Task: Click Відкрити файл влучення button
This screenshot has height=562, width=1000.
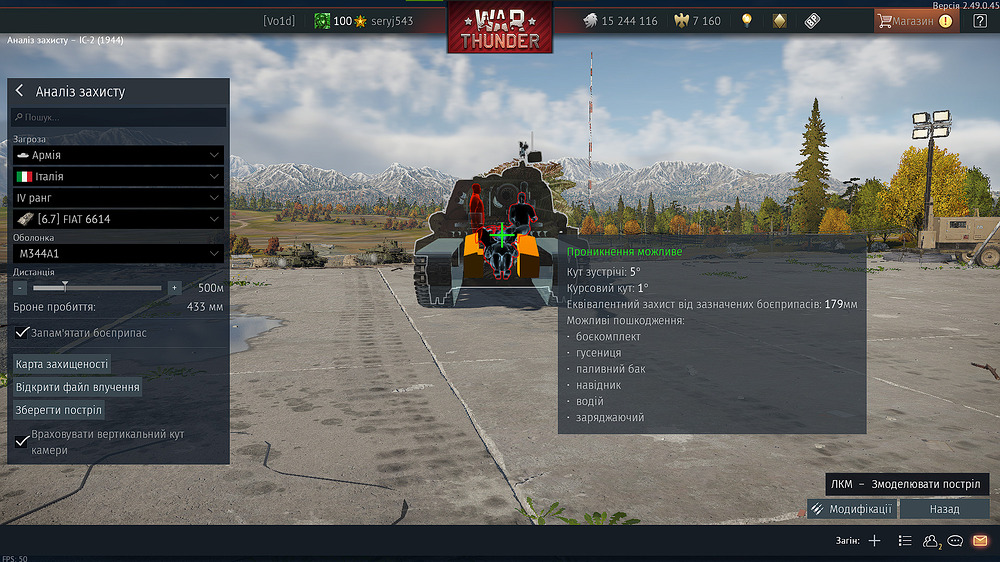Action: (77, 387)
